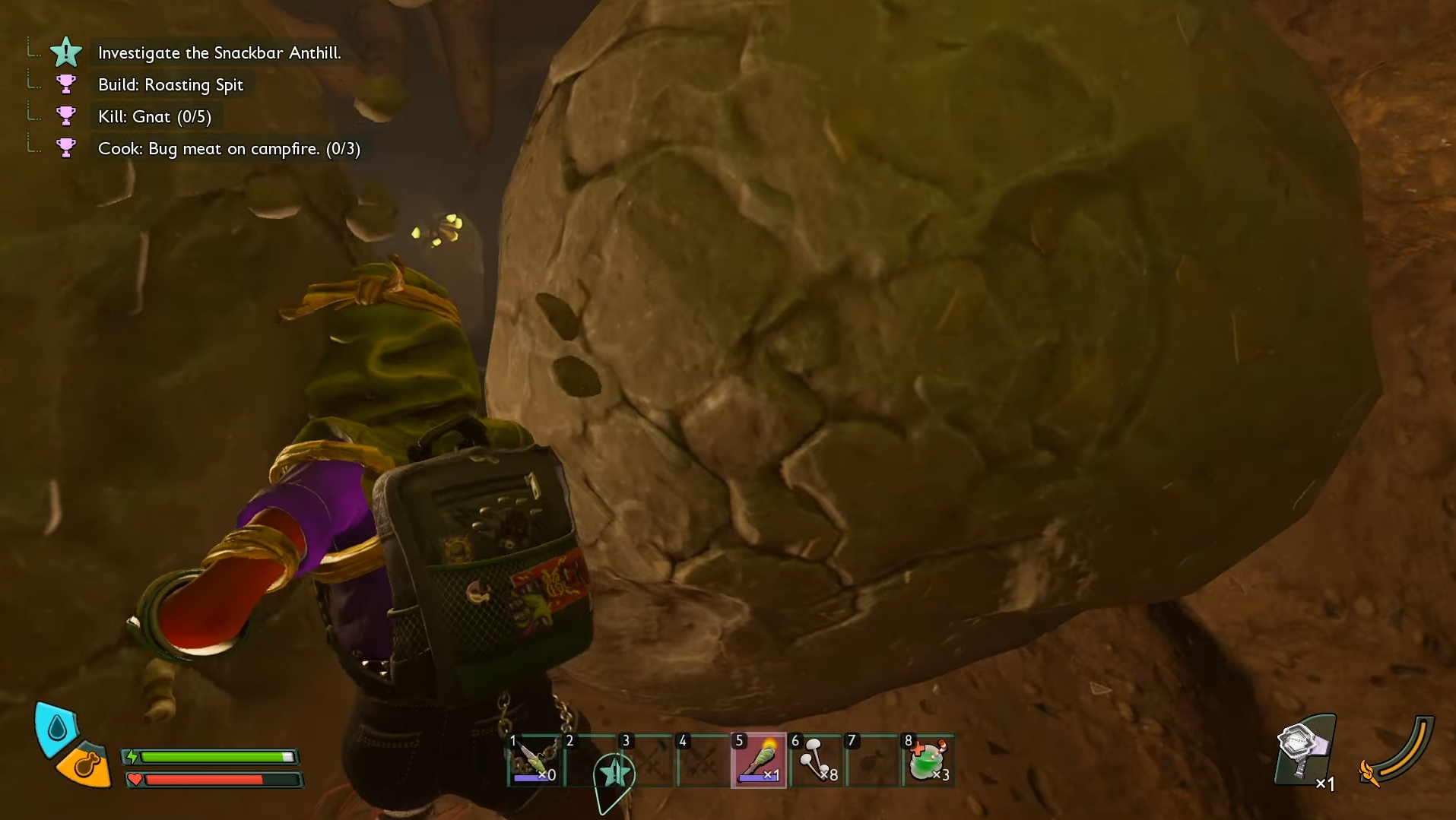The width and height of the screenshot is (1456, 820).
Task: Open the Build: Roasting Spit objective
Action: [170, 85]
